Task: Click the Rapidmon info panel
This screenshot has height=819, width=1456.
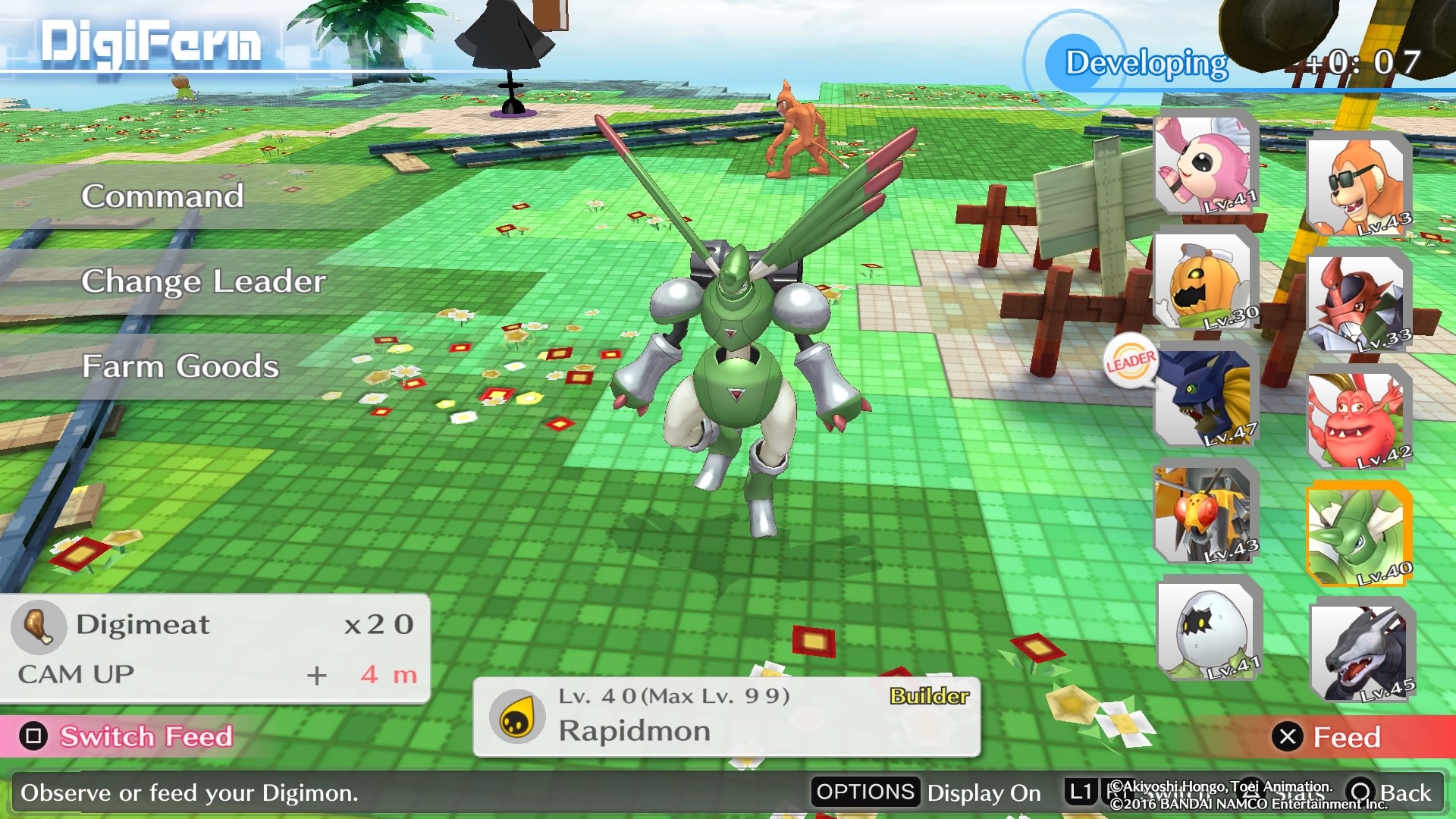Action: pos(726,716)
